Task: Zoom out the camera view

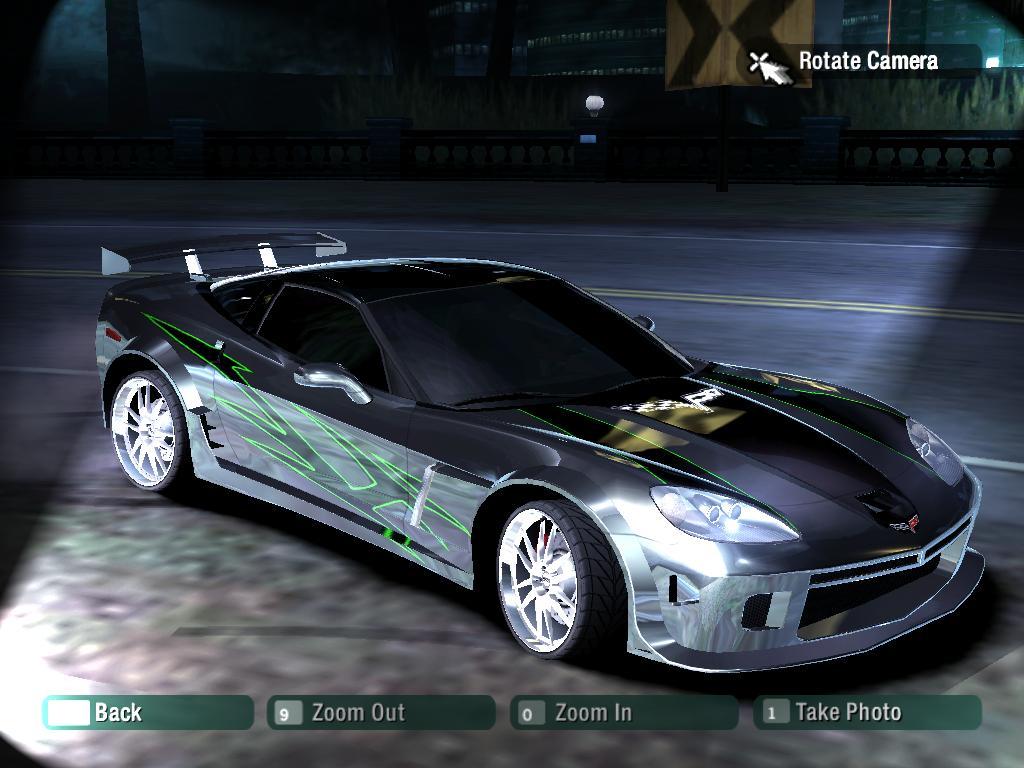Action: (381, 712)
